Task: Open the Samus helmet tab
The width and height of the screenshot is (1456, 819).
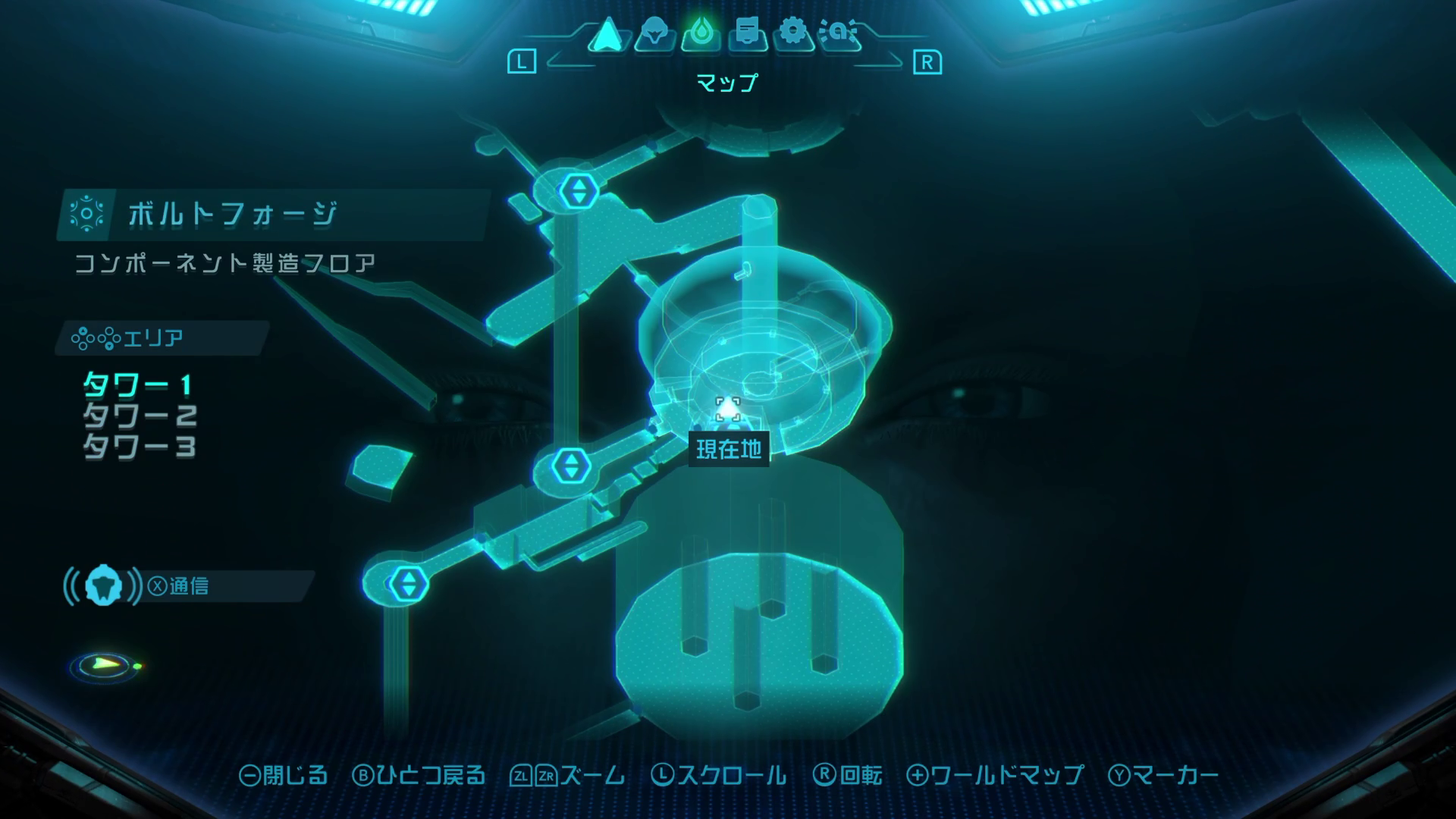Action: [654, 34]
